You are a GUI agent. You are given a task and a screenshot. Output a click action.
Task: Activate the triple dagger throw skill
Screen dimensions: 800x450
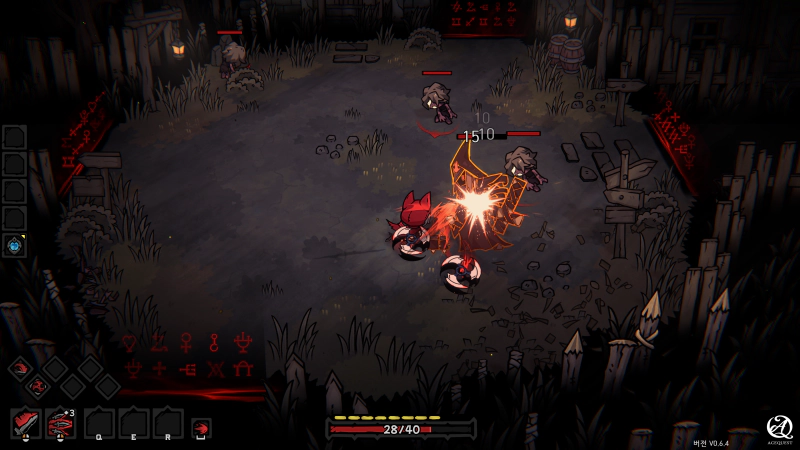(x=60, y=422)
